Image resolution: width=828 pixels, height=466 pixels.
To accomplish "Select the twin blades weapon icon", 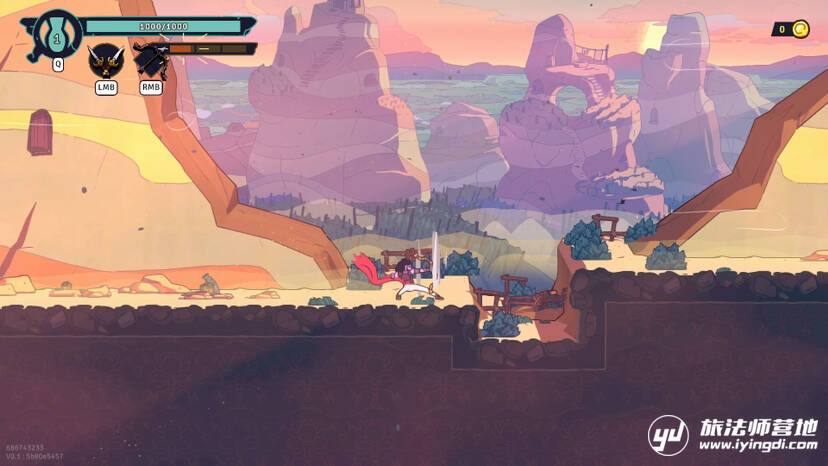I will pos(104,61).
